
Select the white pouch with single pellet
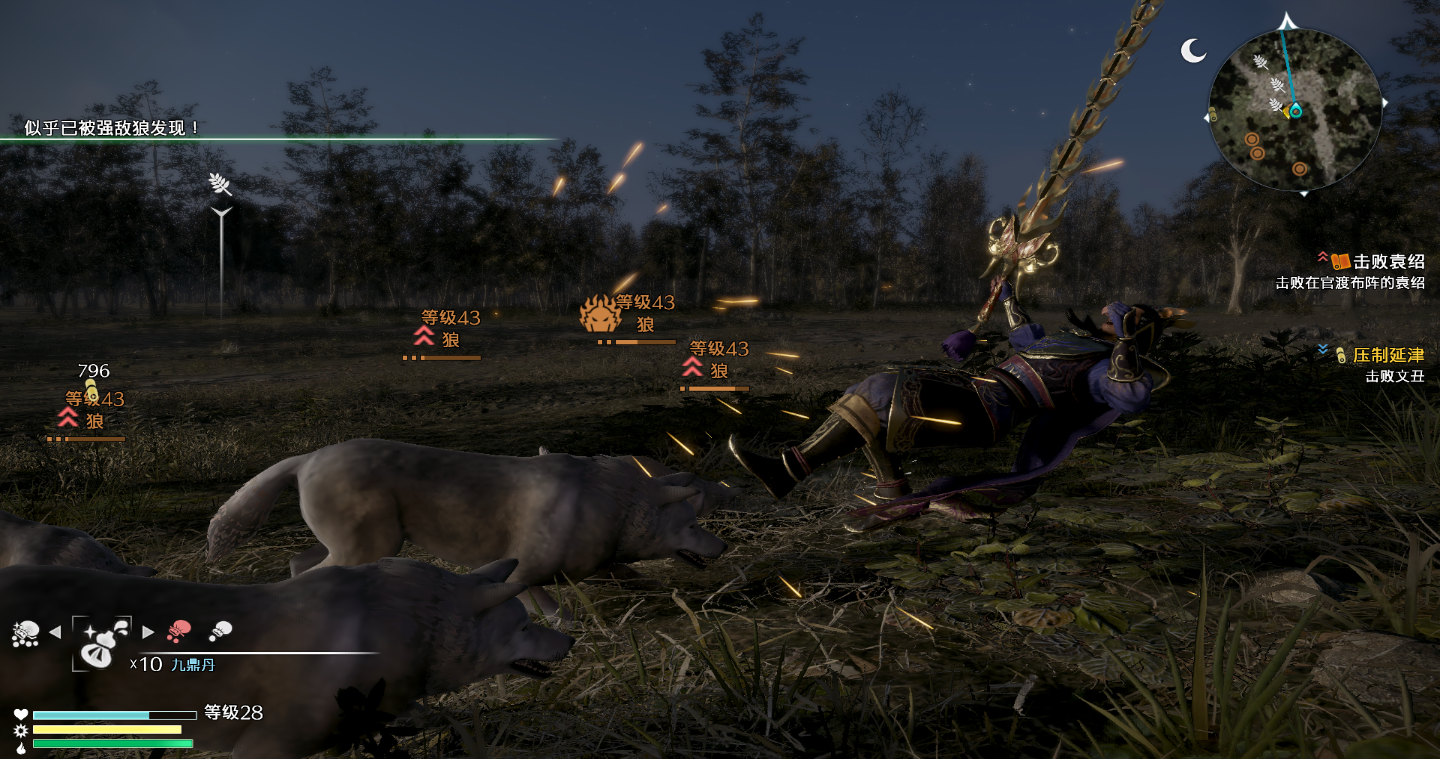click(220, 631)
